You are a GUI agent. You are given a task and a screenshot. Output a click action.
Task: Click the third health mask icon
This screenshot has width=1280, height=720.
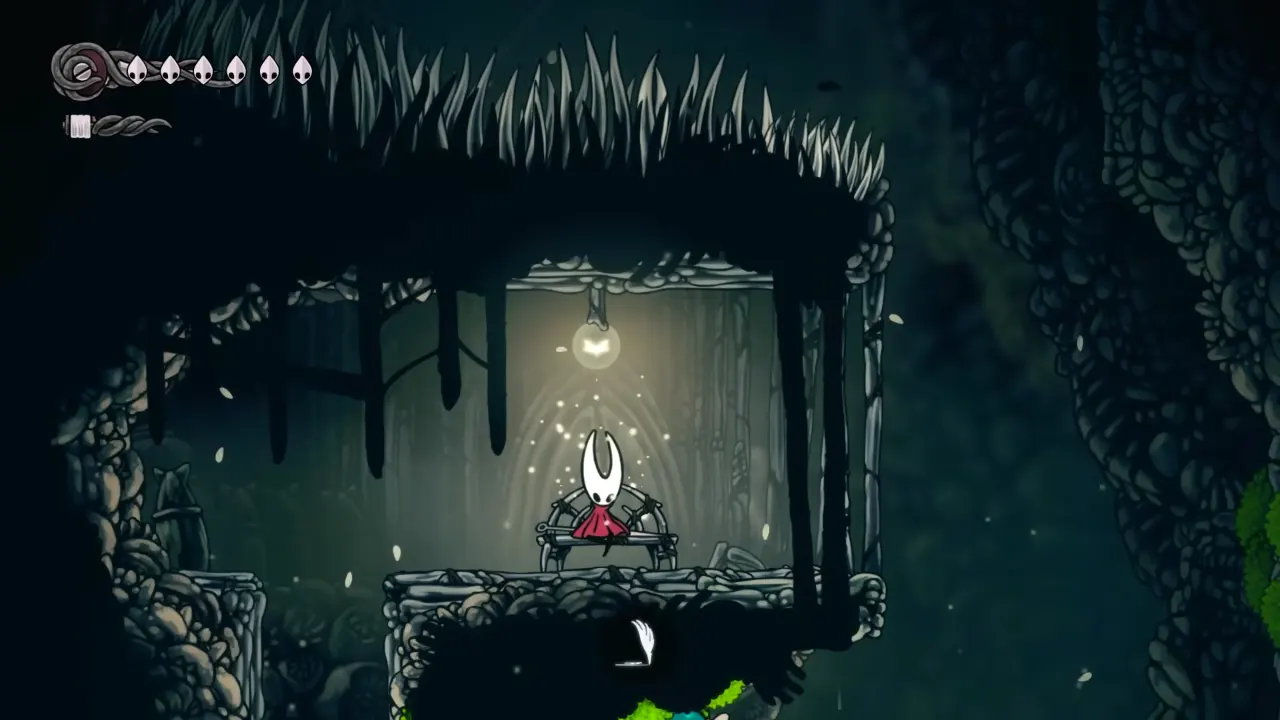(x=205, y=70)
